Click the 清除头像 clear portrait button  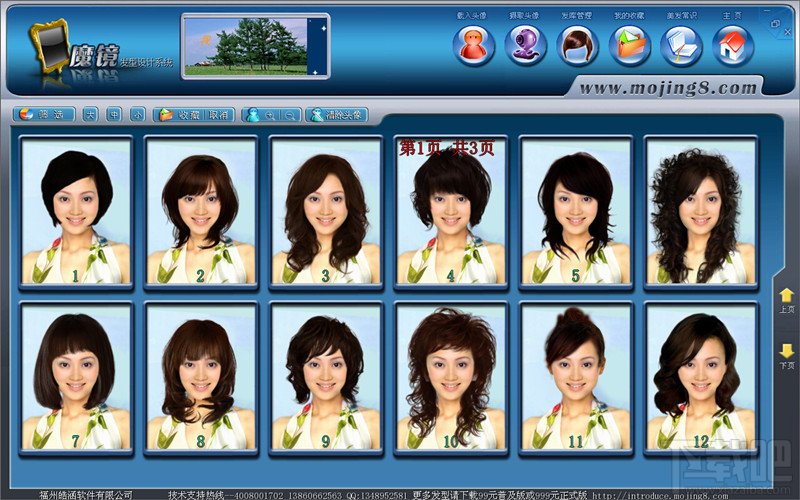point(335,115)
